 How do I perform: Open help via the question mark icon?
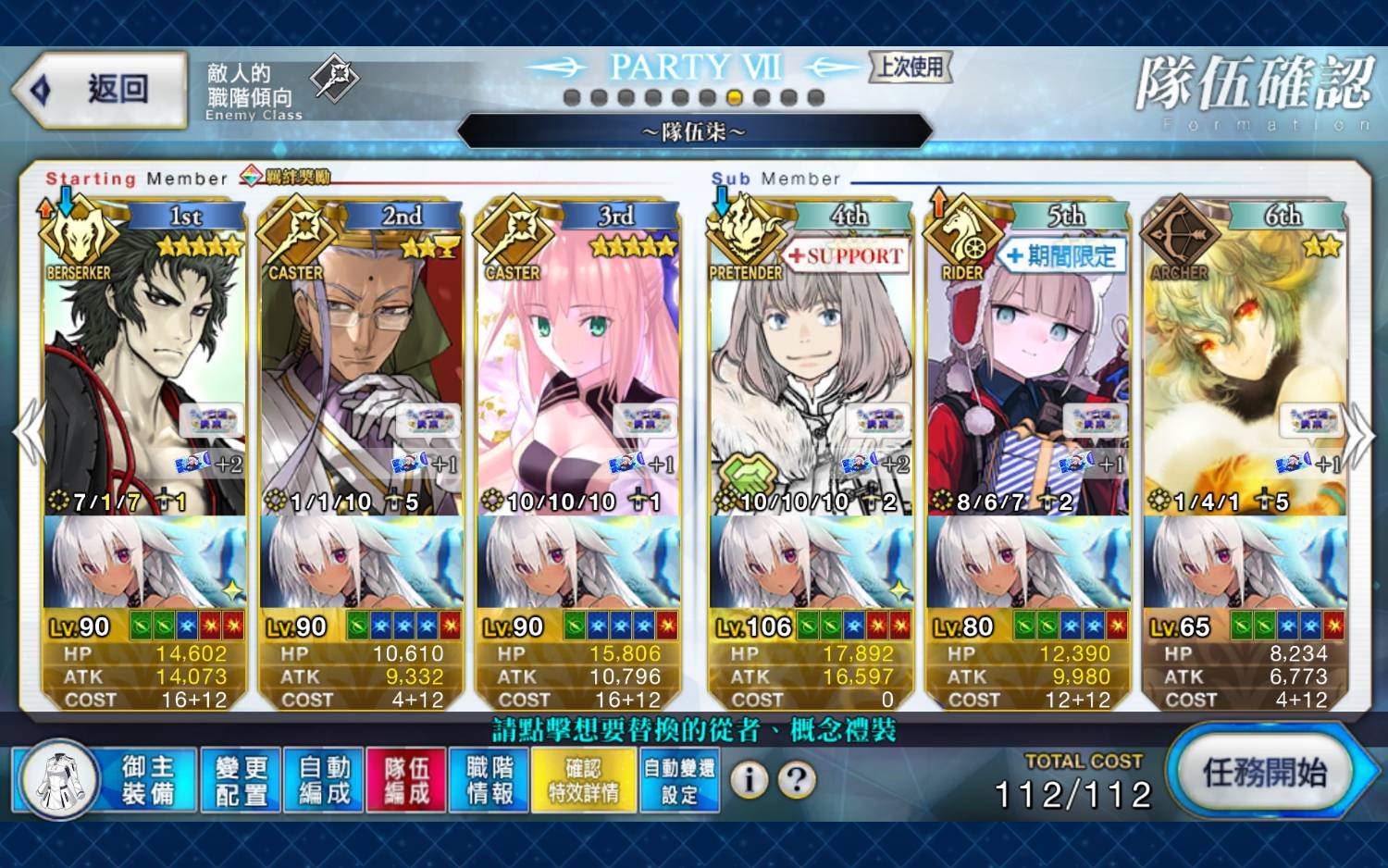point(797,780)
